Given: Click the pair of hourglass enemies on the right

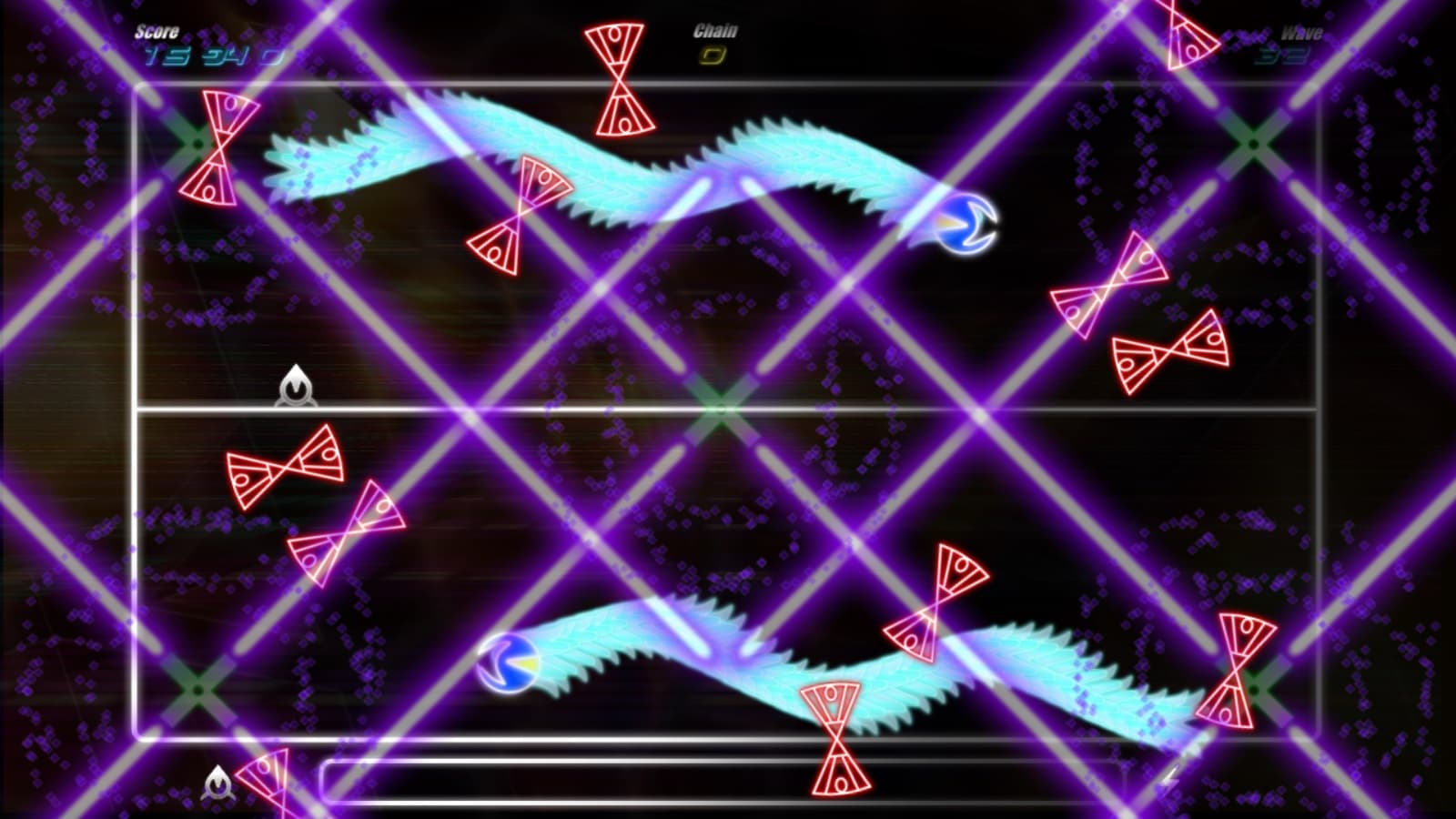Looking at the screenshot, I should [1137, 318].
